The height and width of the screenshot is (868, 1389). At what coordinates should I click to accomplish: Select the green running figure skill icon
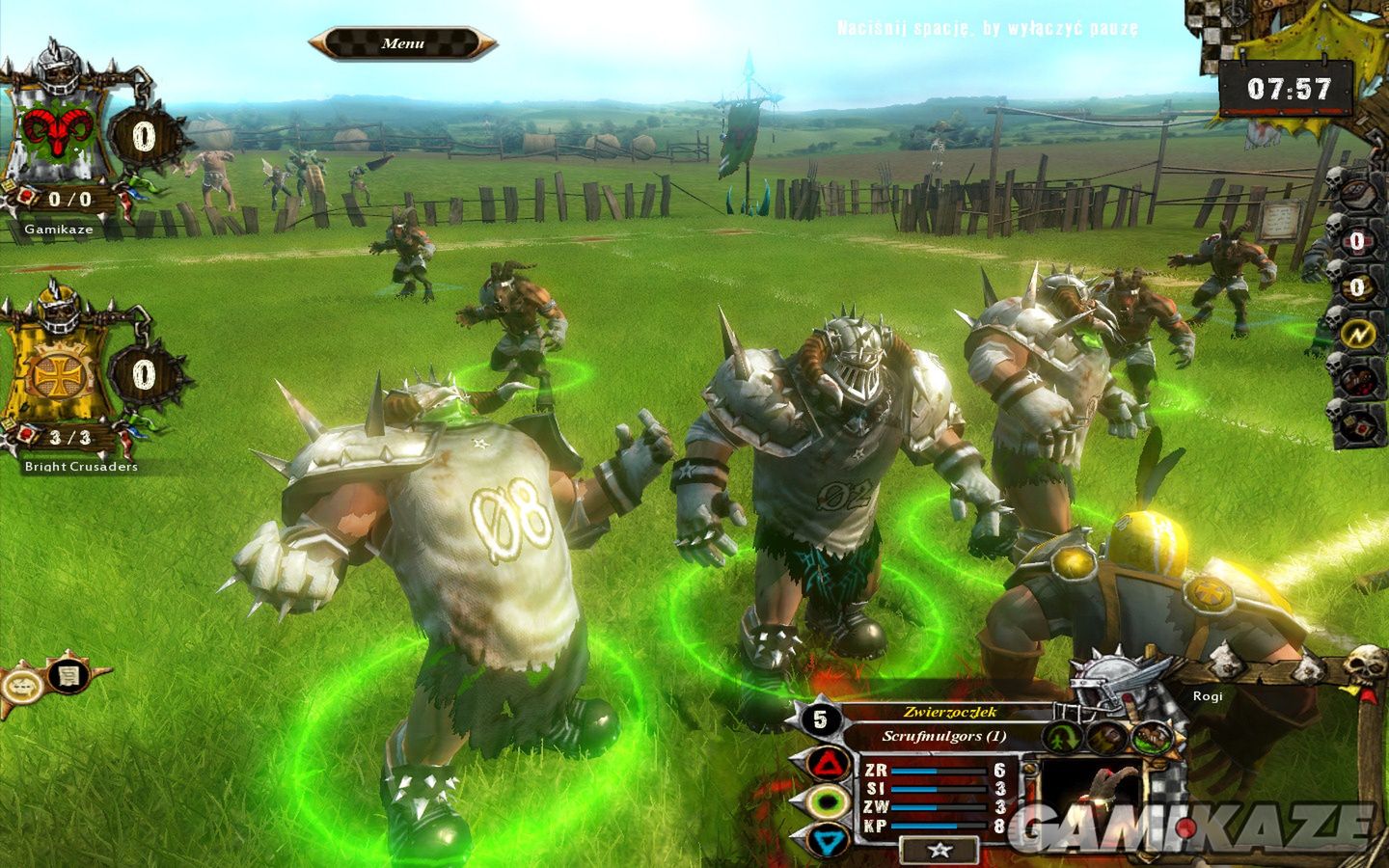click(1064, 738)
